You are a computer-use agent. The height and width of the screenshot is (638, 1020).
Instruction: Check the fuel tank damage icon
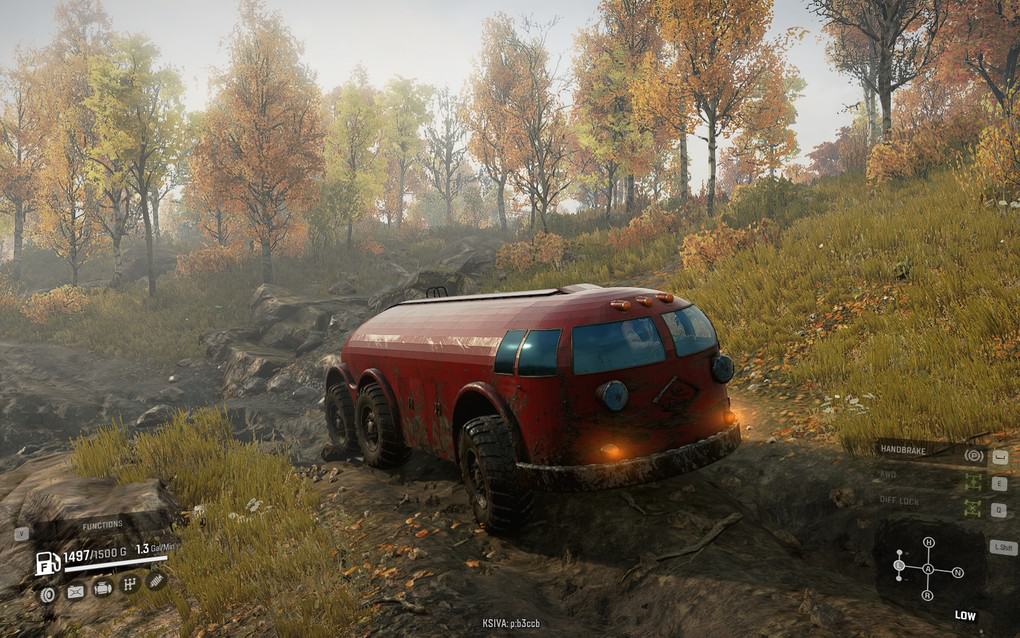75,591
